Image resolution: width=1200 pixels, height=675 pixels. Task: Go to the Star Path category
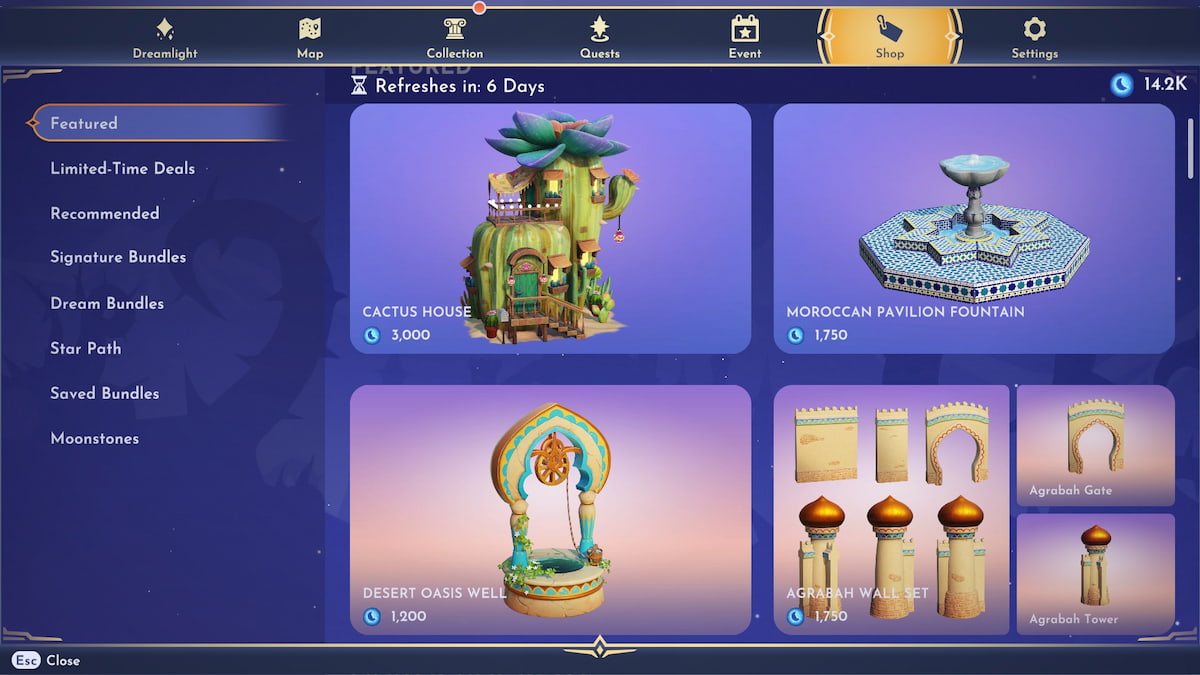coord(86,348)
